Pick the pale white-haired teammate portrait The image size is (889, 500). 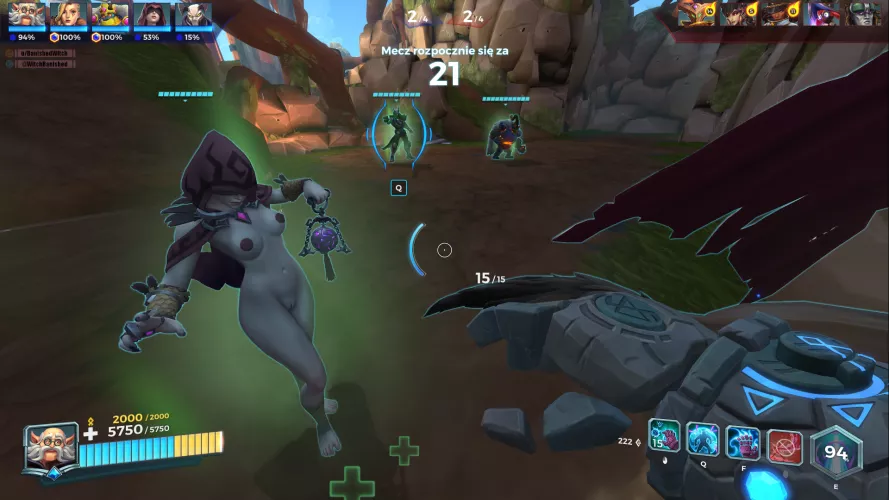coord(193,14)
